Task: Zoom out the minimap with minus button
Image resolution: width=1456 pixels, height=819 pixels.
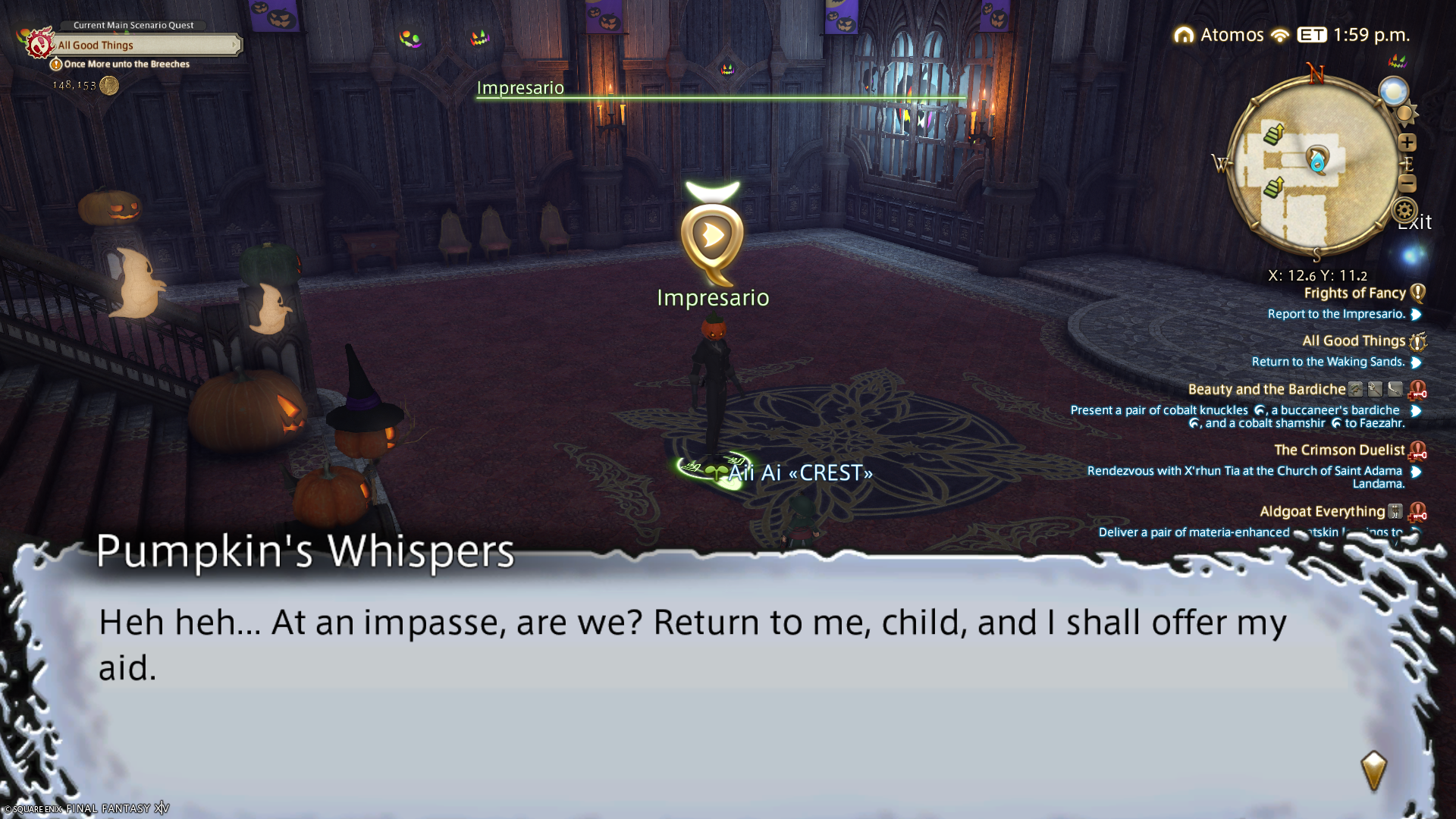Action: (x=1407, y=184)
